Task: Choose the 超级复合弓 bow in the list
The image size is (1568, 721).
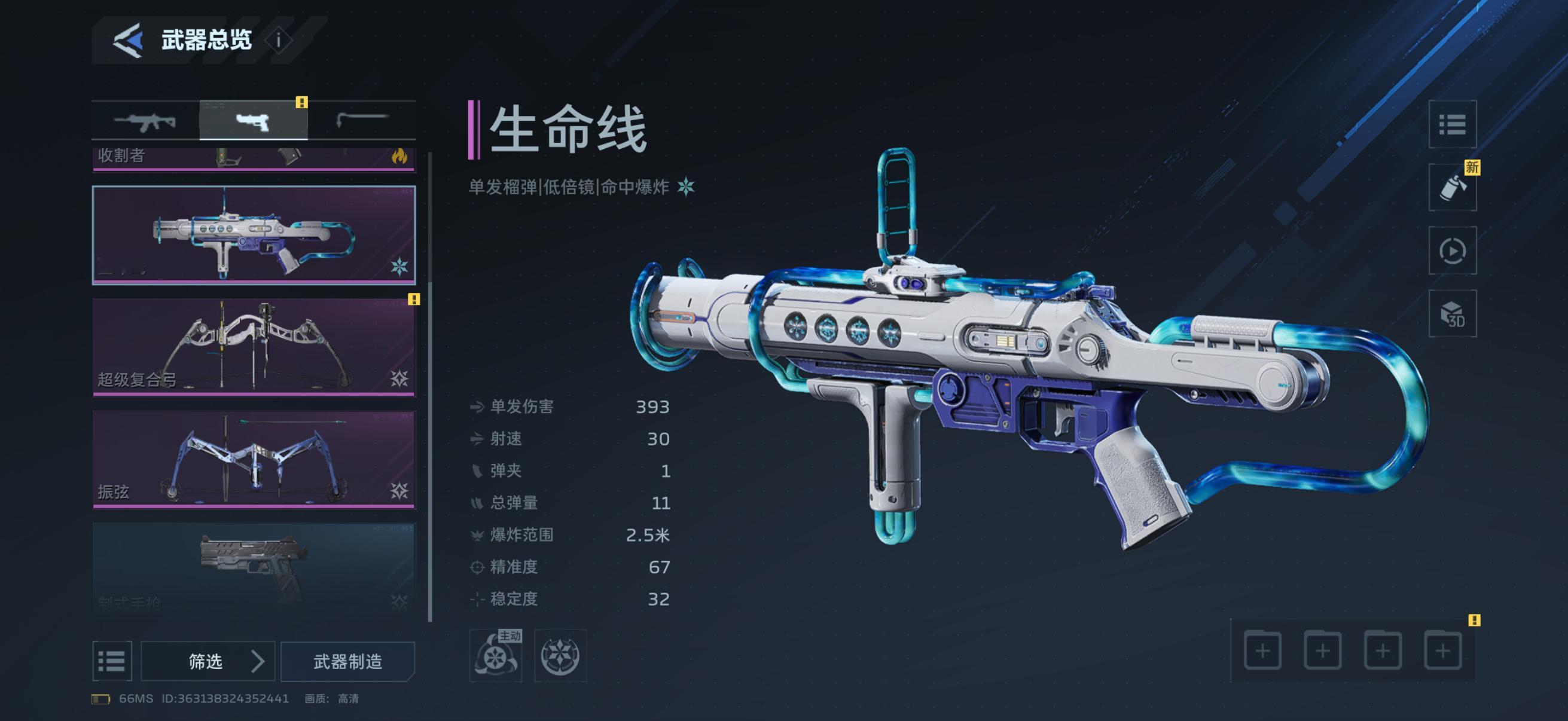Action: [x=254, y=346]
